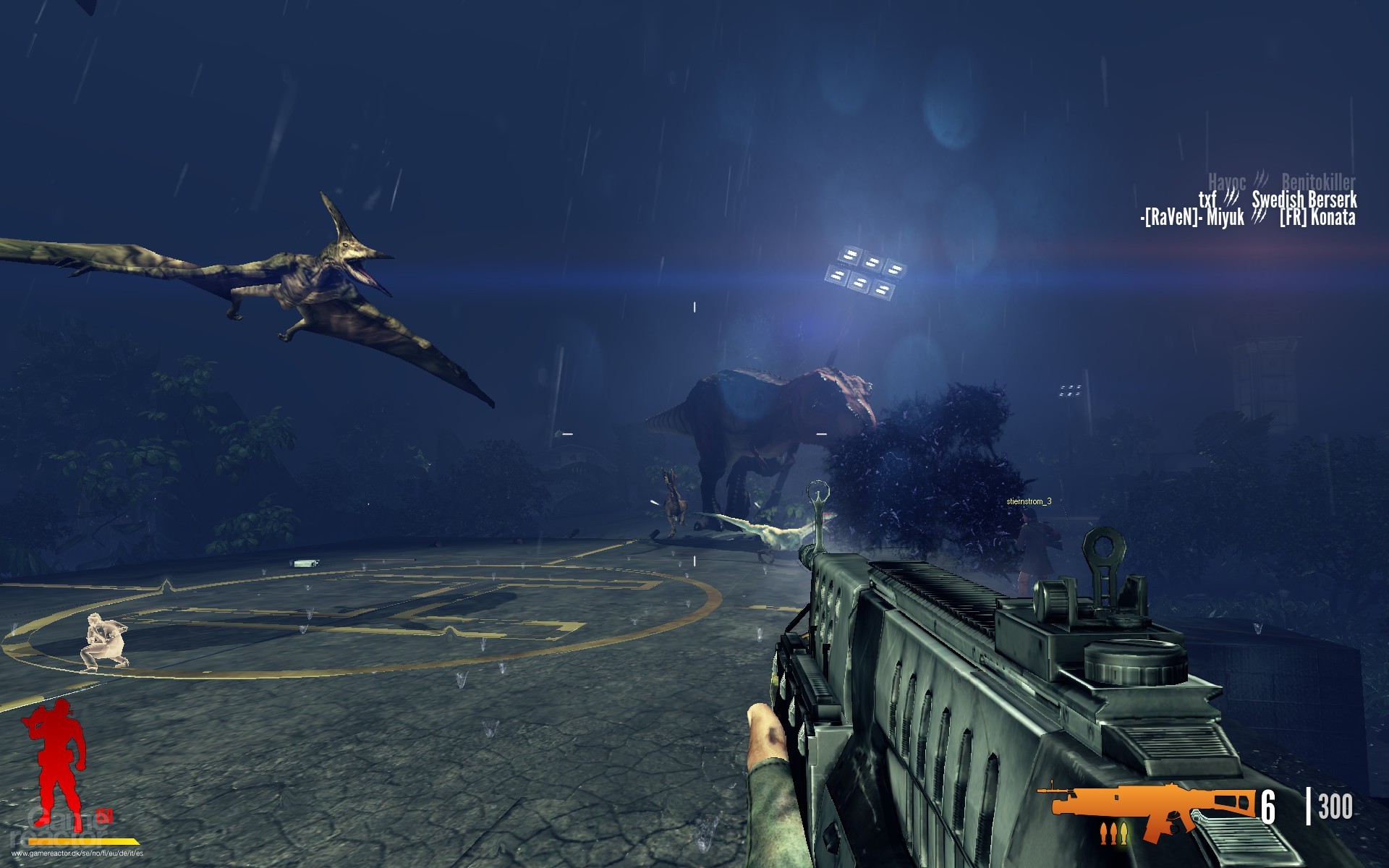
Task: Expand the -[RaVeN]- Miyuk kill entry
Action: [1192, 217]
